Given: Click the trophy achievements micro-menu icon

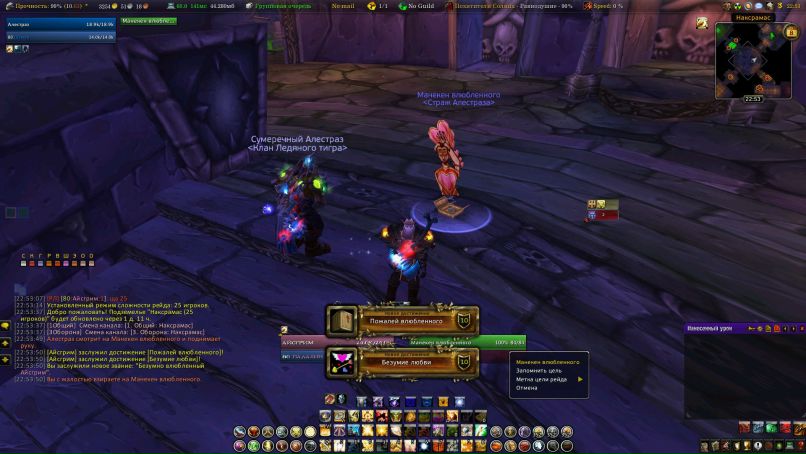Looking at the screenshot, I should click(x=749, y=445).
